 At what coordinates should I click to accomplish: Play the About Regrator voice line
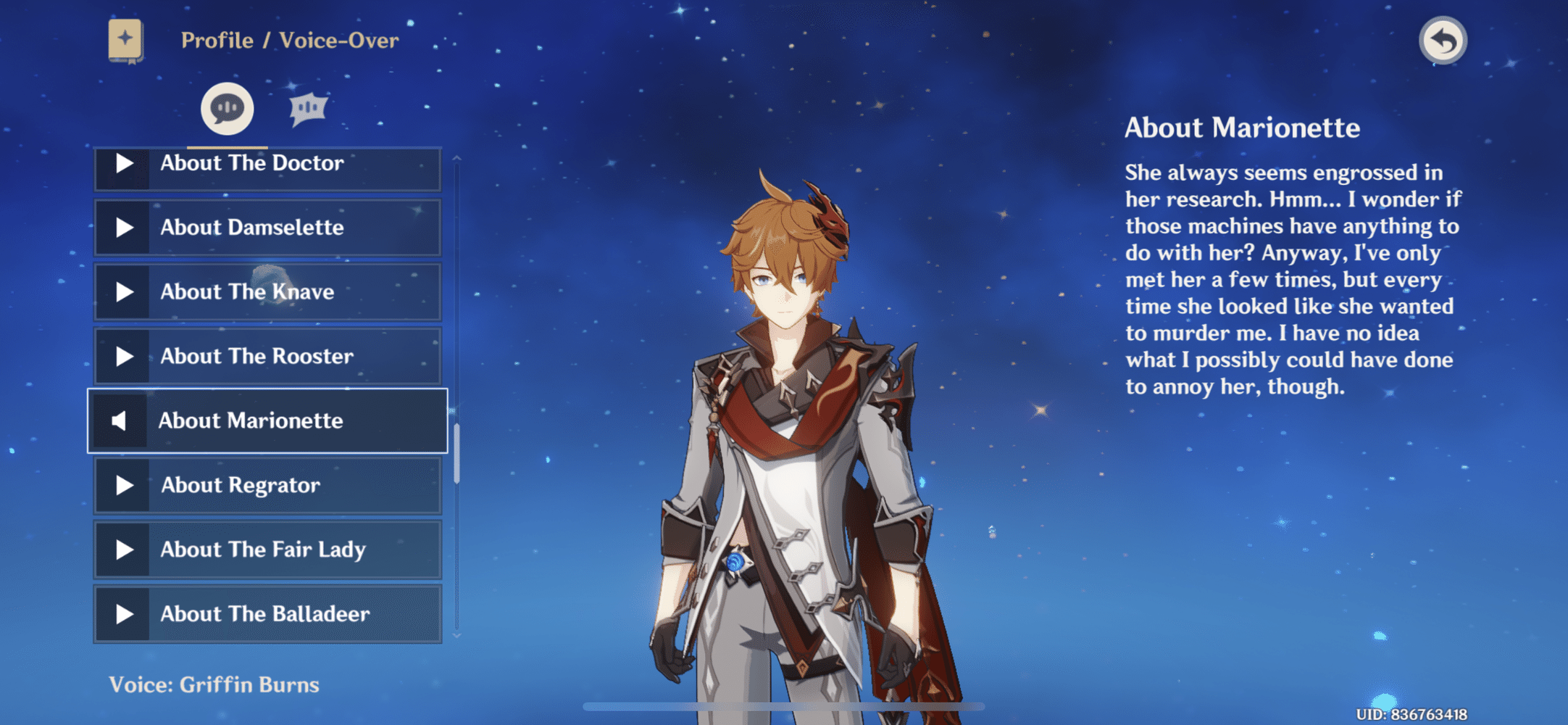pyautogui.click(x=267, y=486)
